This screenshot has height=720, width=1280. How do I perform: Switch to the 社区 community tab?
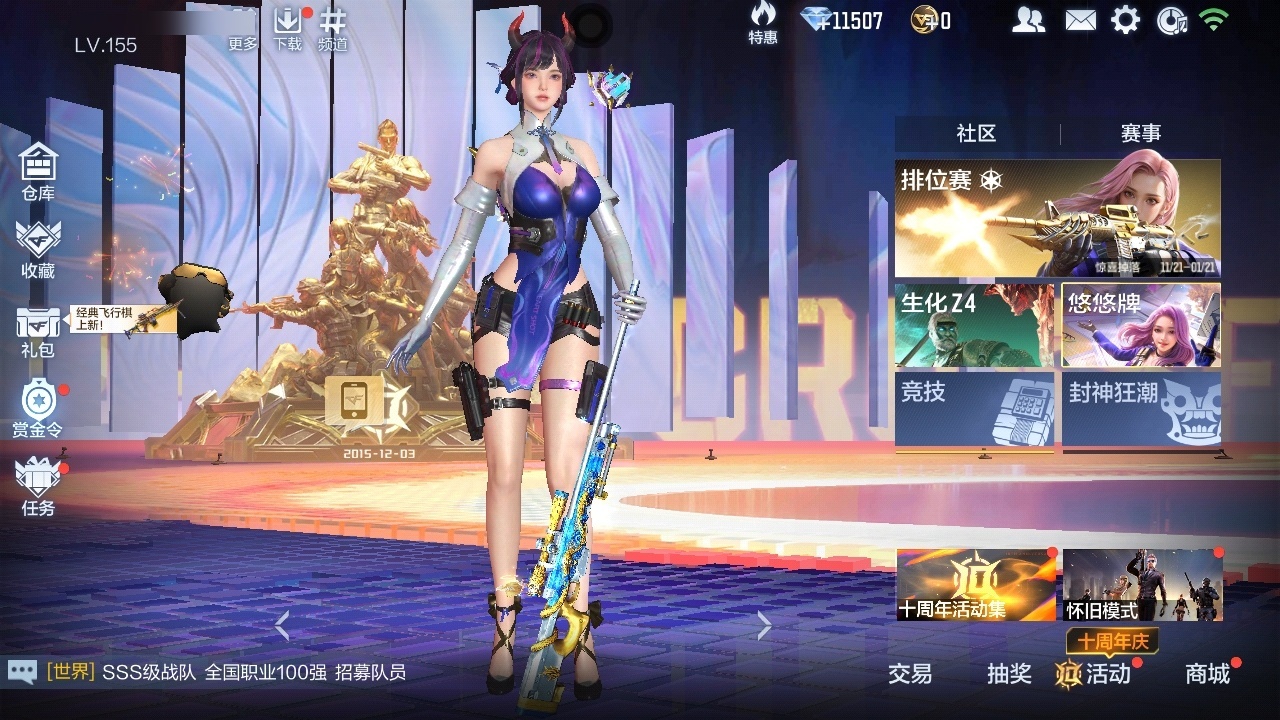(976, 134)
